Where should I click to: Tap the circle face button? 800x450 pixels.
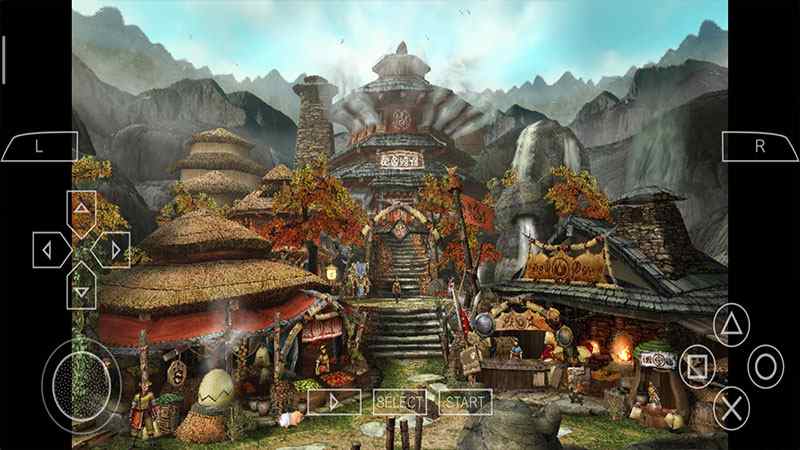767,366
